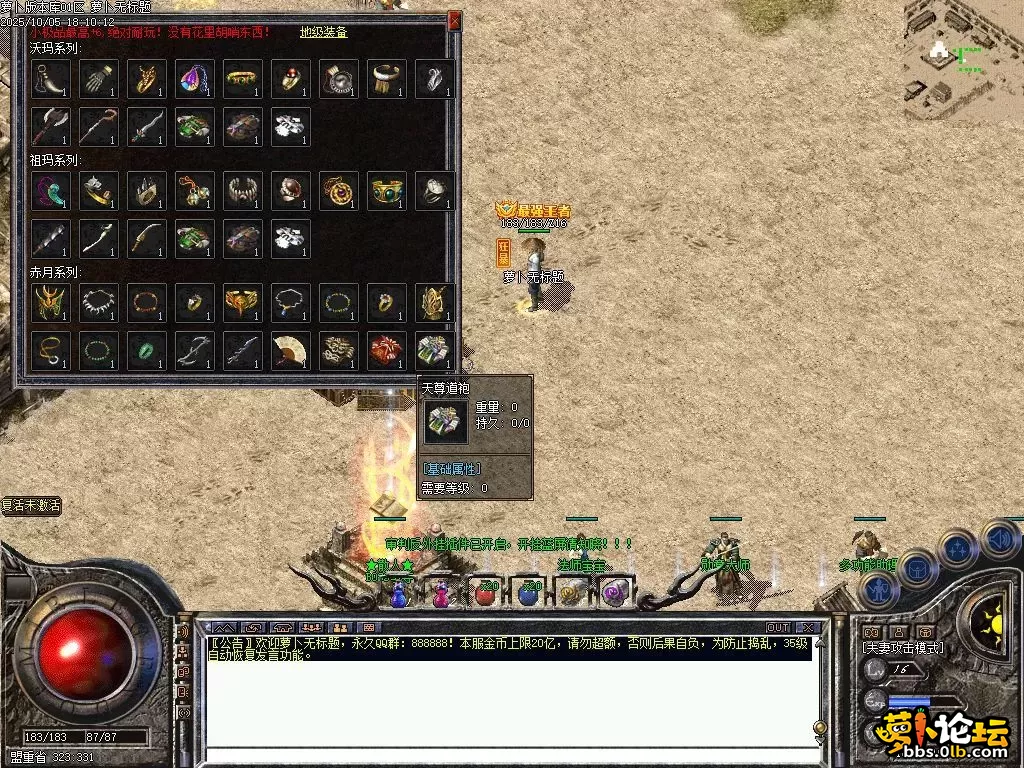Select the horn necklace in 沃玛系列

point(51,79)
